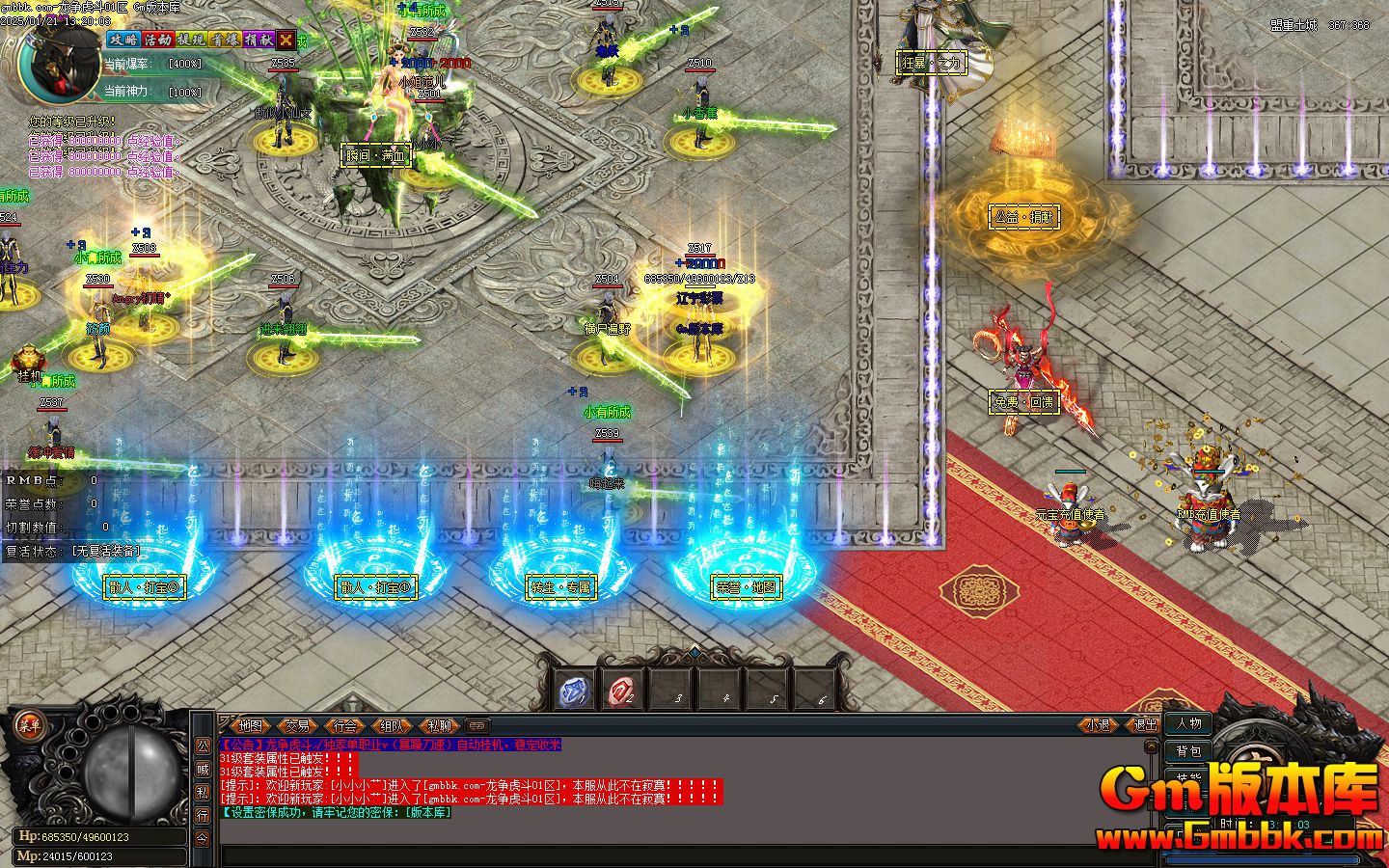The image size is (1389, 868).
Task: Open the 人物 character panel
Action: [1188, 723]
